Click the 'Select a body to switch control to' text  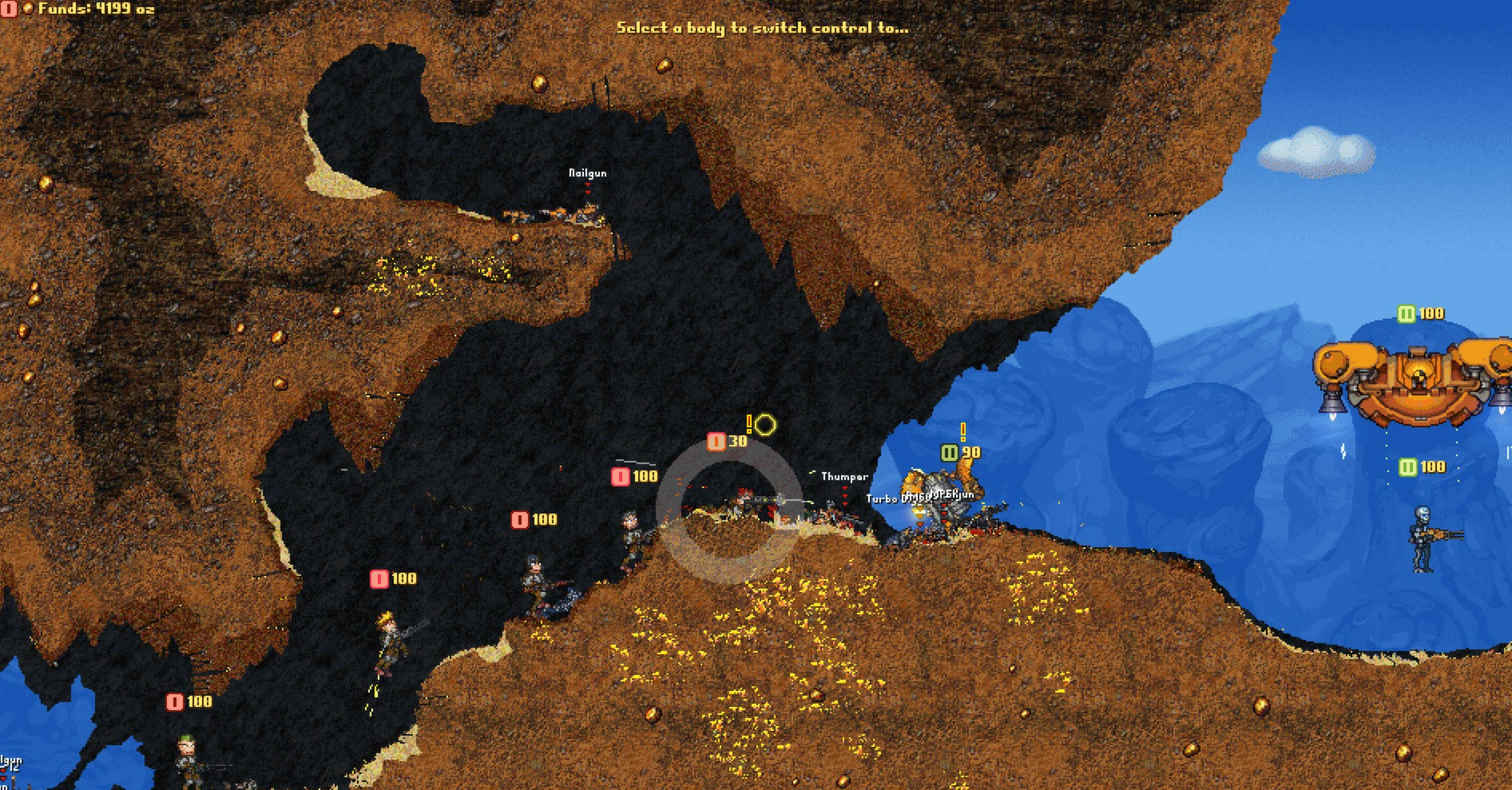click(764, 26)
